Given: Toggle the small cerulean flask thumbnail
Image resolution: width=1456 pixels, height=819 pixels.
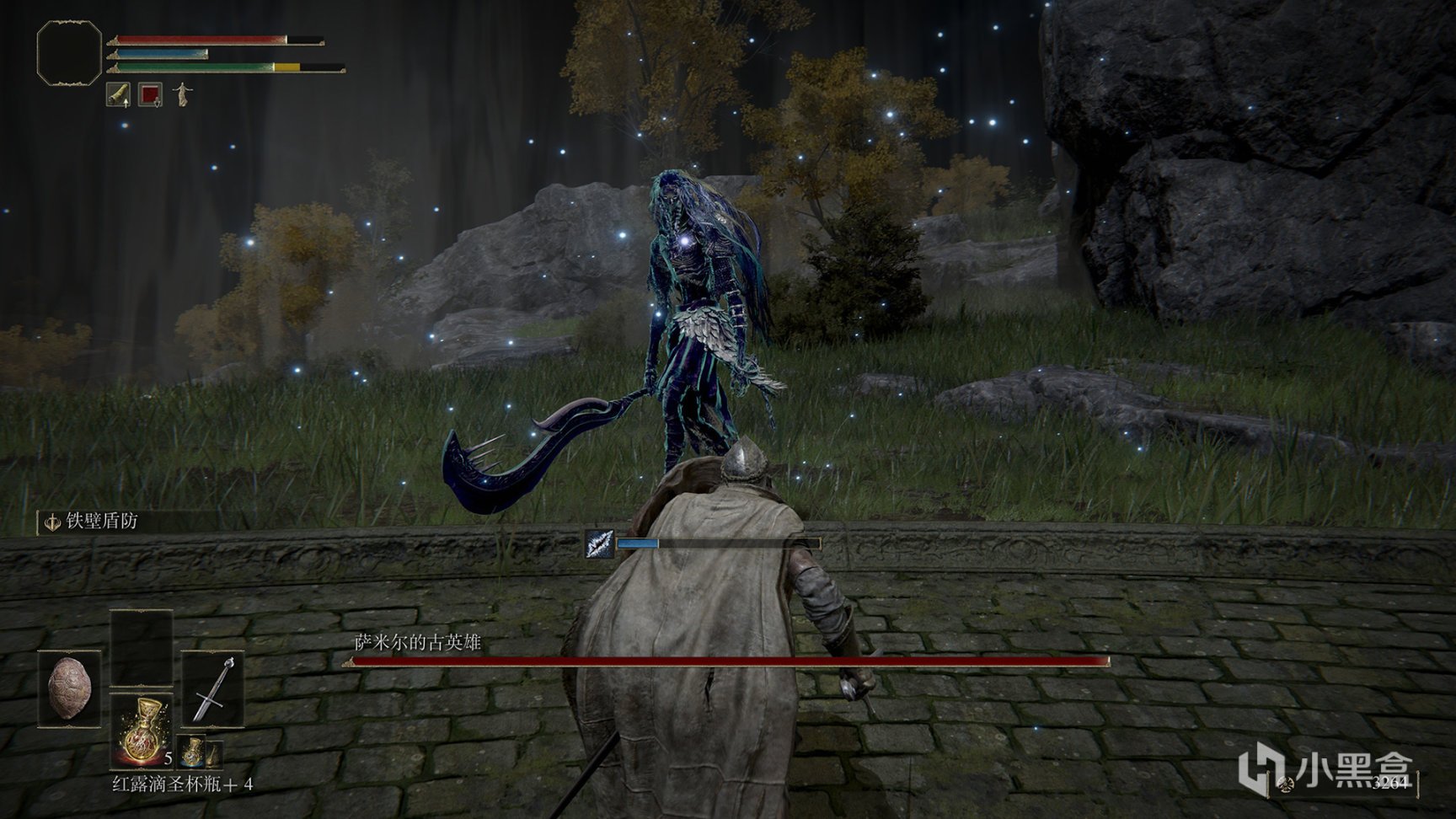Looking at the screenshot, I should point(190,752).
